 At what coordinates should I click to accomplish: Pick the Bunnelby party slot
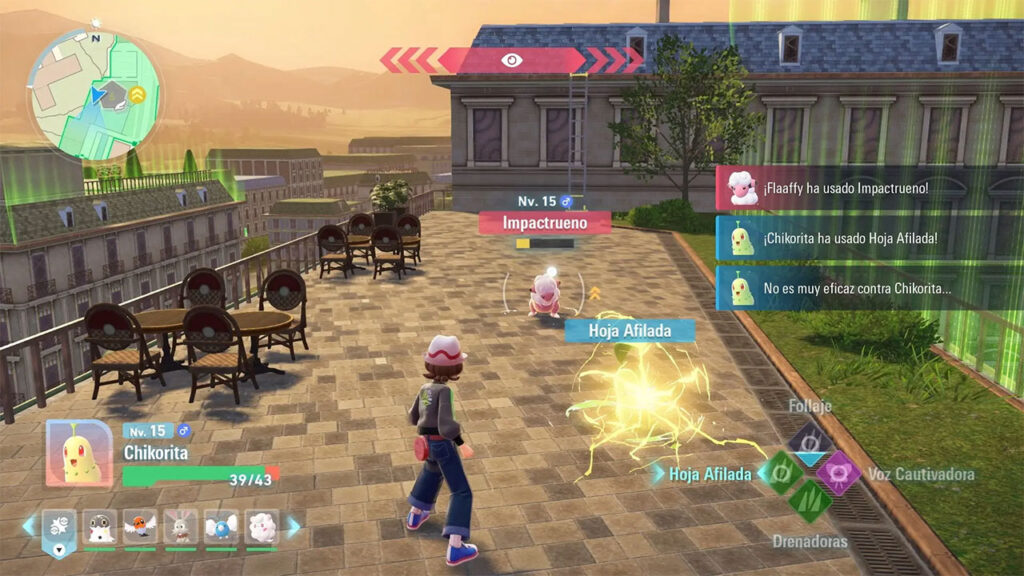click(181, 526)
